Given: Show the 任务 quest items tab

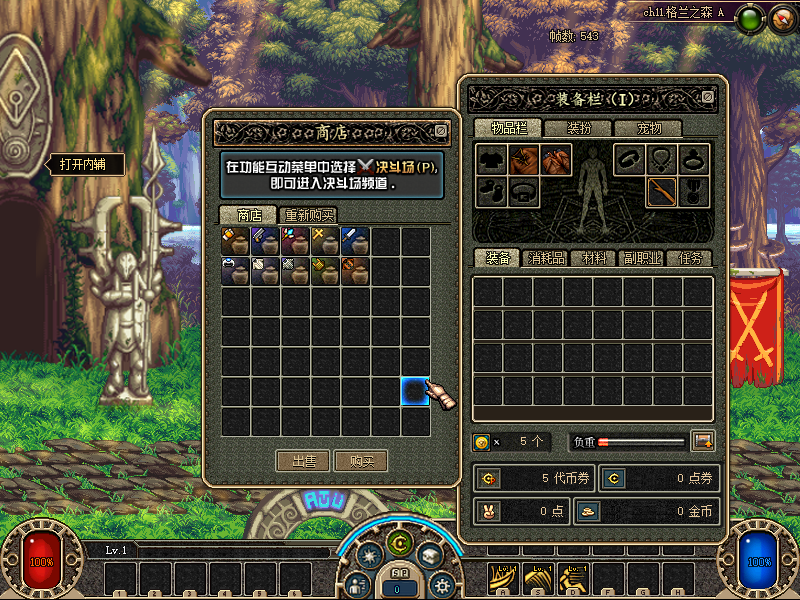Looking at the screenshot, I should [690, 258].
